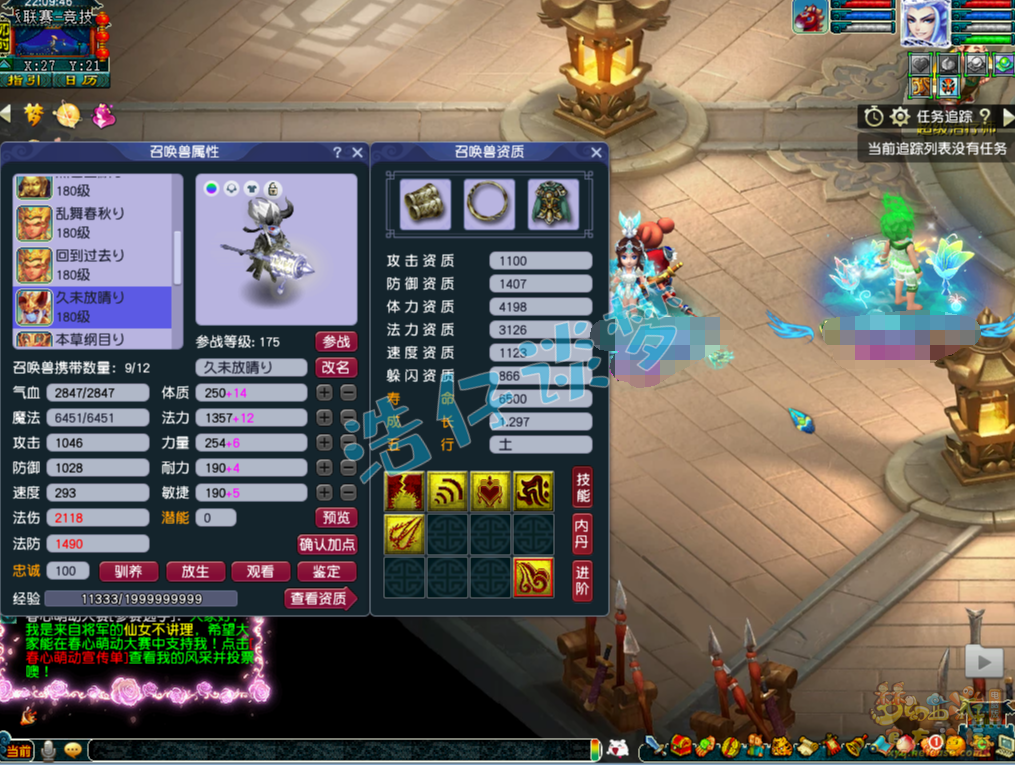The image size is (1015, 765).
Task: Select the summon's ring equipment slot
Action: pos(489,204)
